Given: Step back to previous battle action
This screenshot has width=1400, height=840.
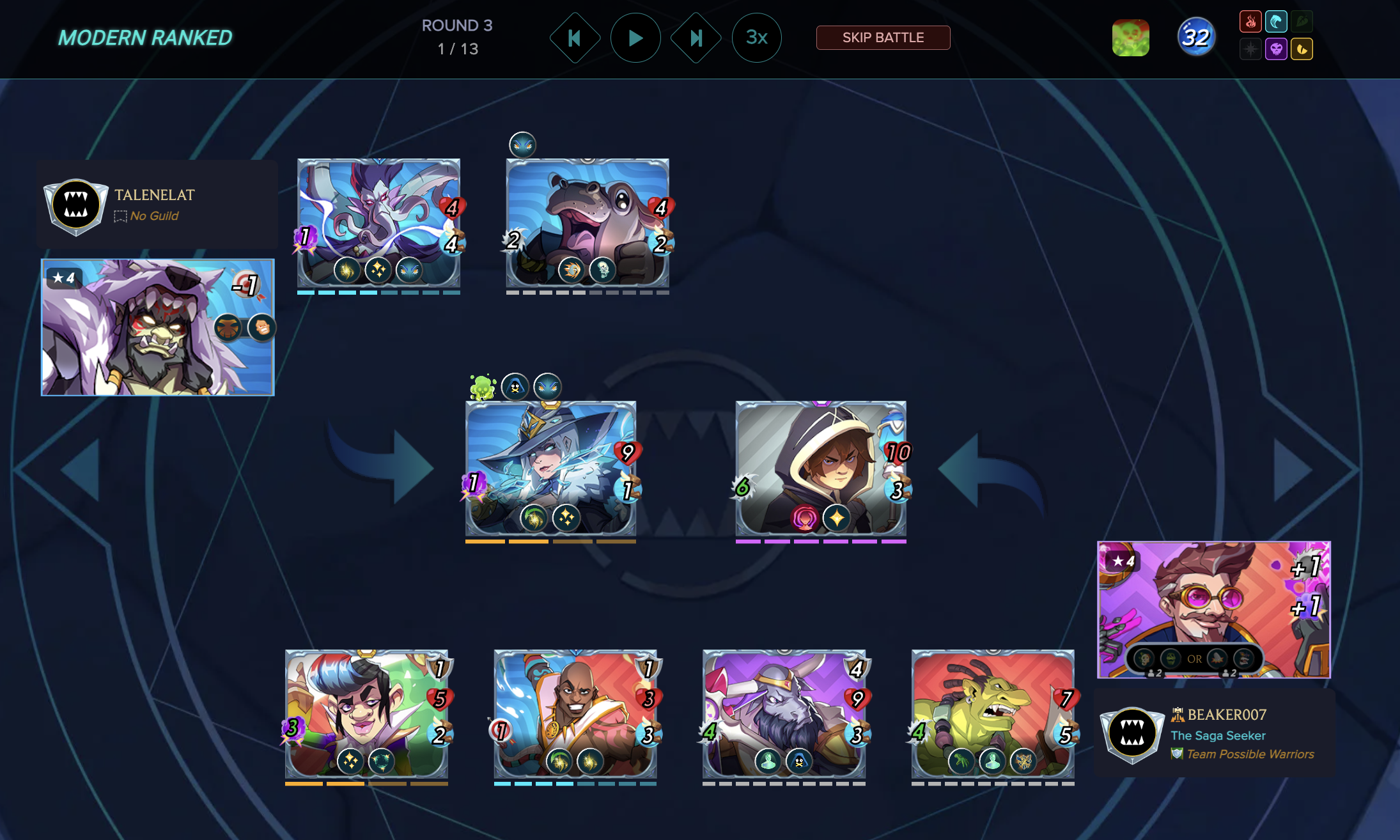Looking at the screenshot, I should click(575, 38).
